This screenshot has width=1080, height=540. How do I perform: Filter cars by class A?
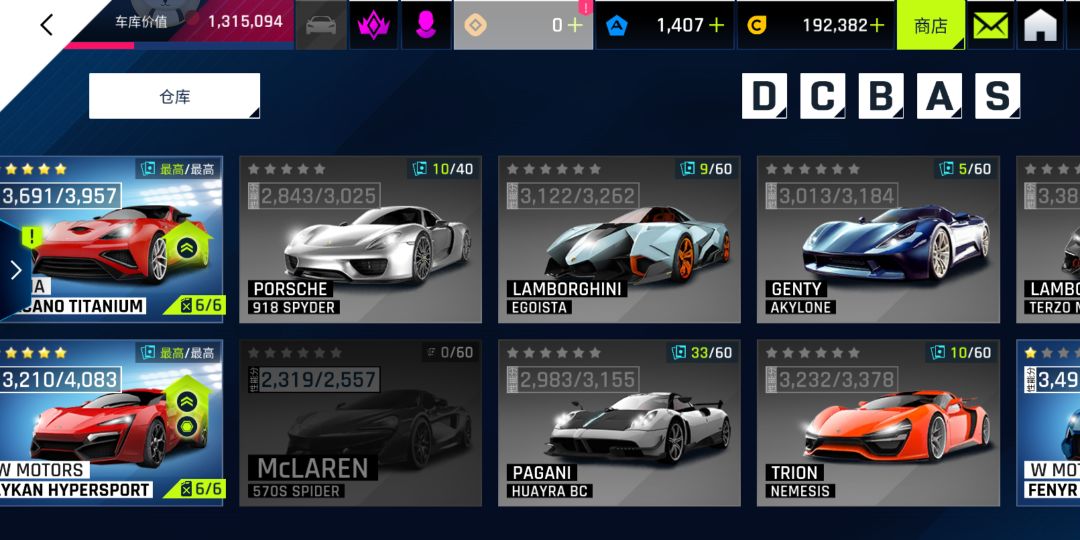click(939, 96)
